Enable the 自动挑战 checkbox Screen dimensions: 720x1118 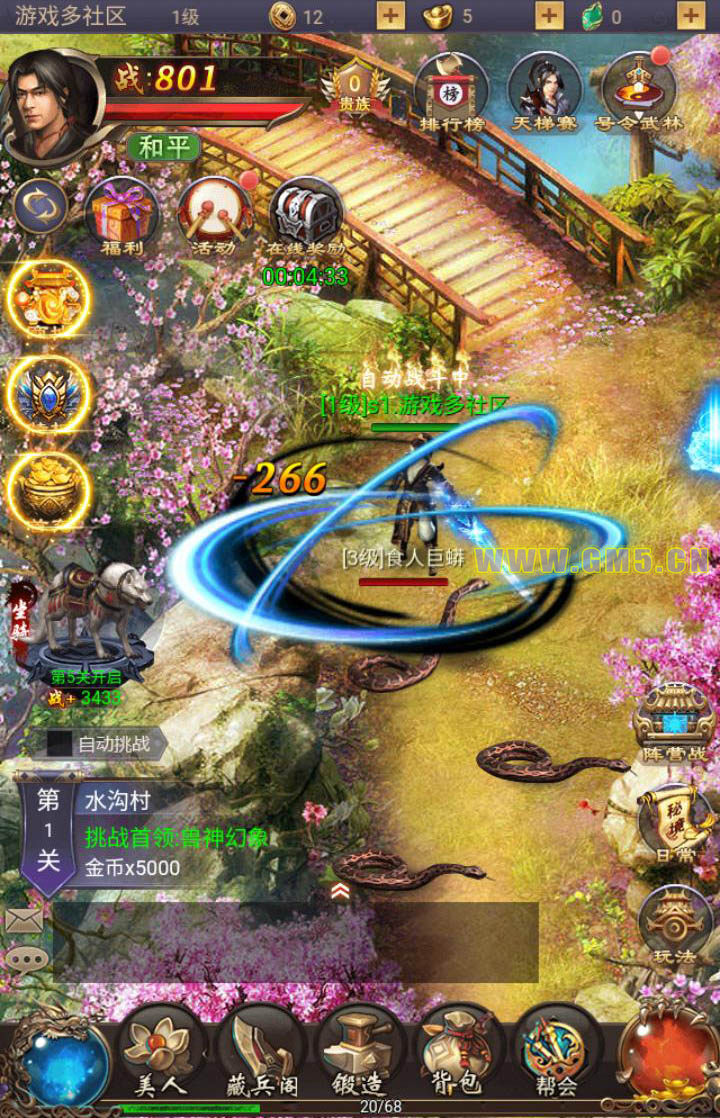(x=60, y=743)
